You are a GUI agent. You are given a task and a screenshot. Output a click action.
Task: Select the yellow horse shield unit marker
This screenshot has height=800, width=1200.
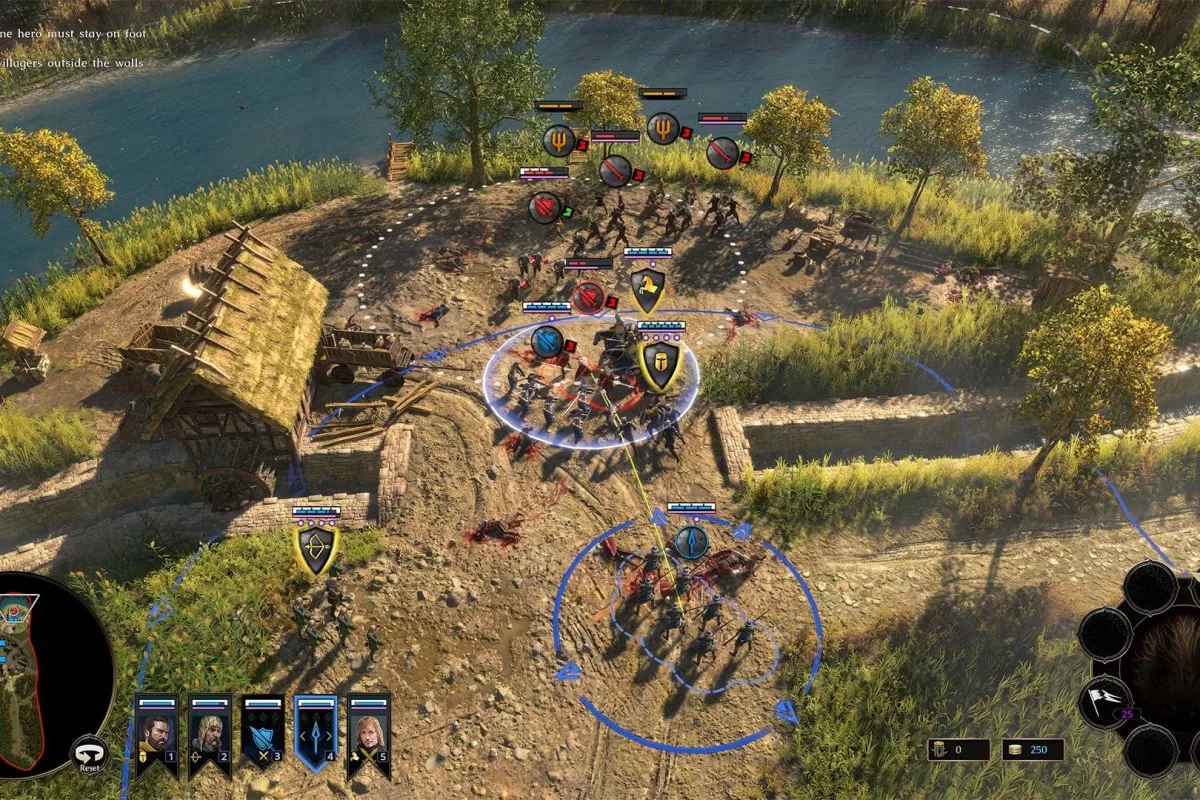648,291
